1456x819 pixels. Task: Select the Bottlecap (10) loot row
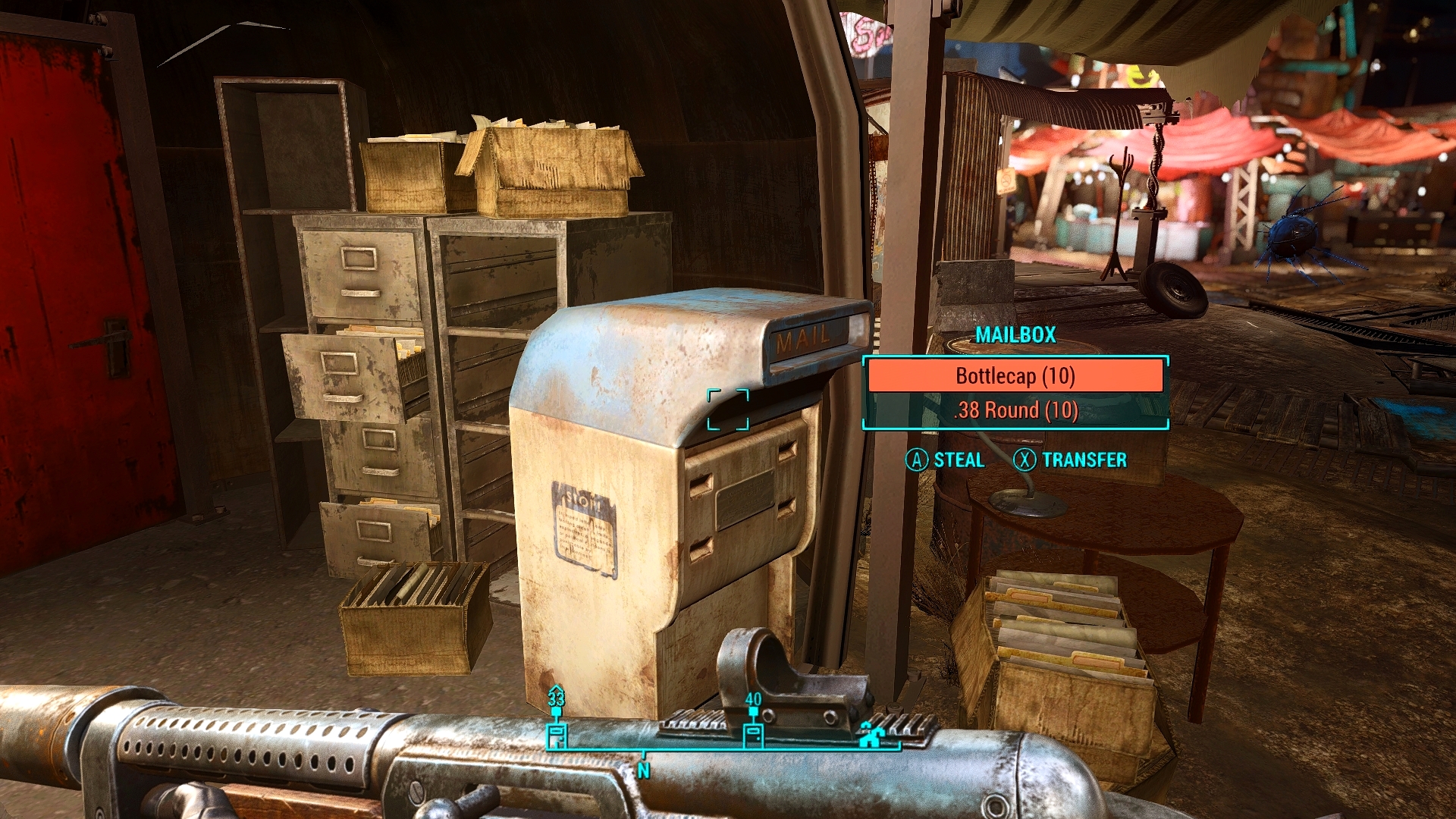point(1015,376)
